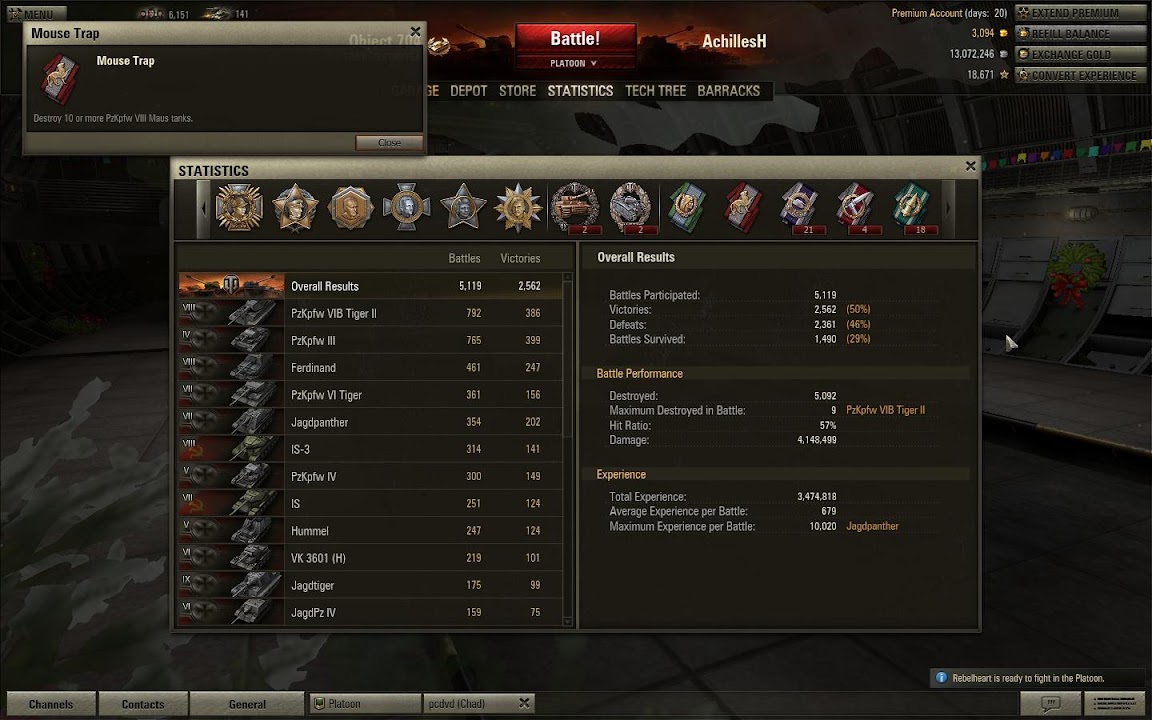
Task: Open the Channels chat button
Action: pos(51,704)
